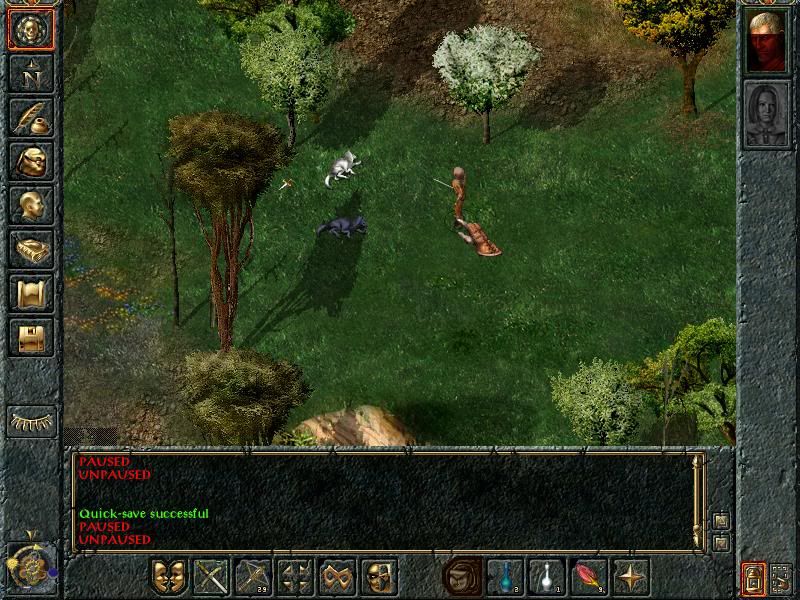Select the grey female party portrait
The image size is (800, 600).
coord(766,114)
